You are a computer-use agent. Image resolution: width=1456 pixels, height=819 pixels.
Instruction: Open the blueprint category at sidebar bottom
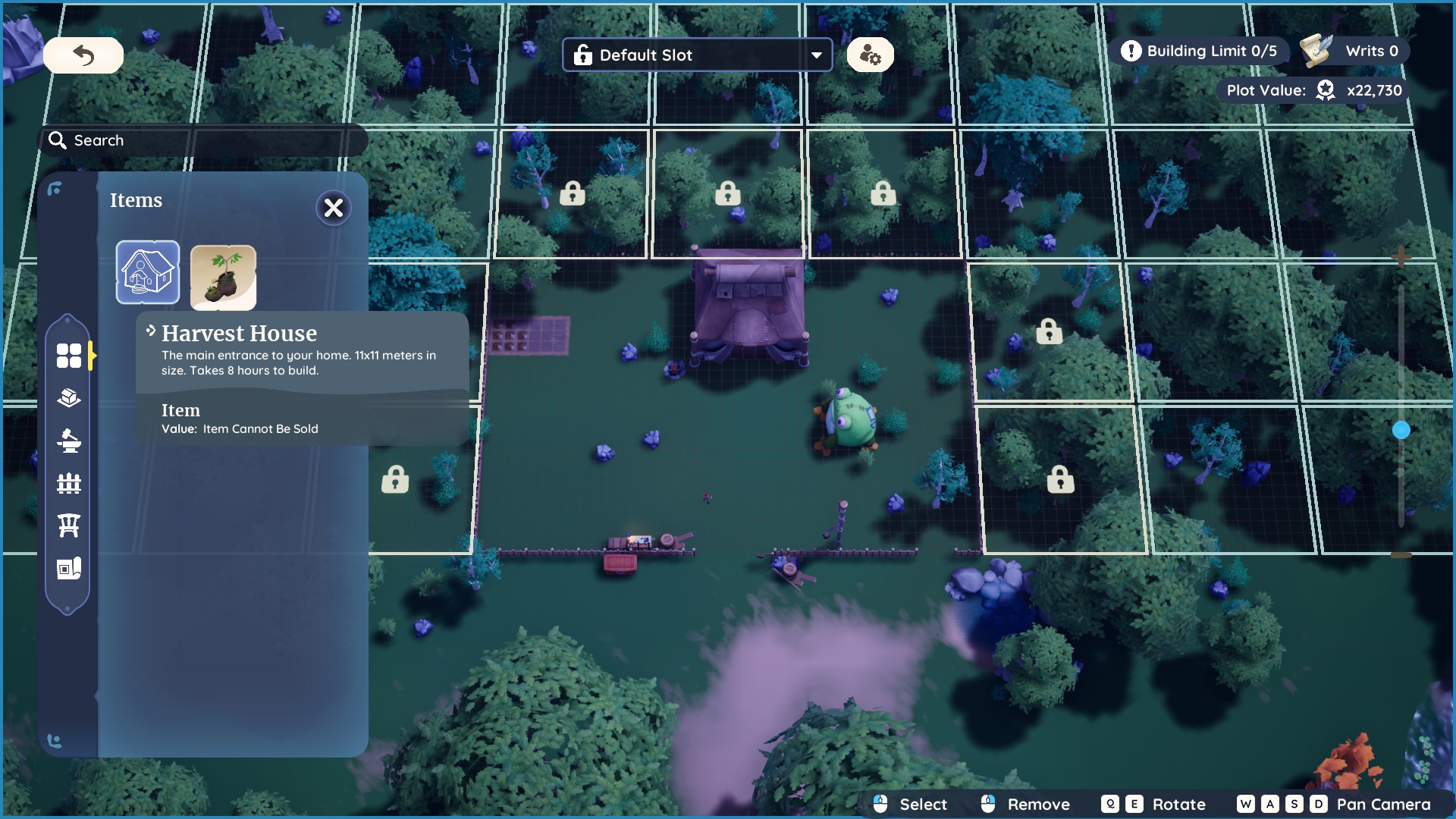click(x=68, y=569)
